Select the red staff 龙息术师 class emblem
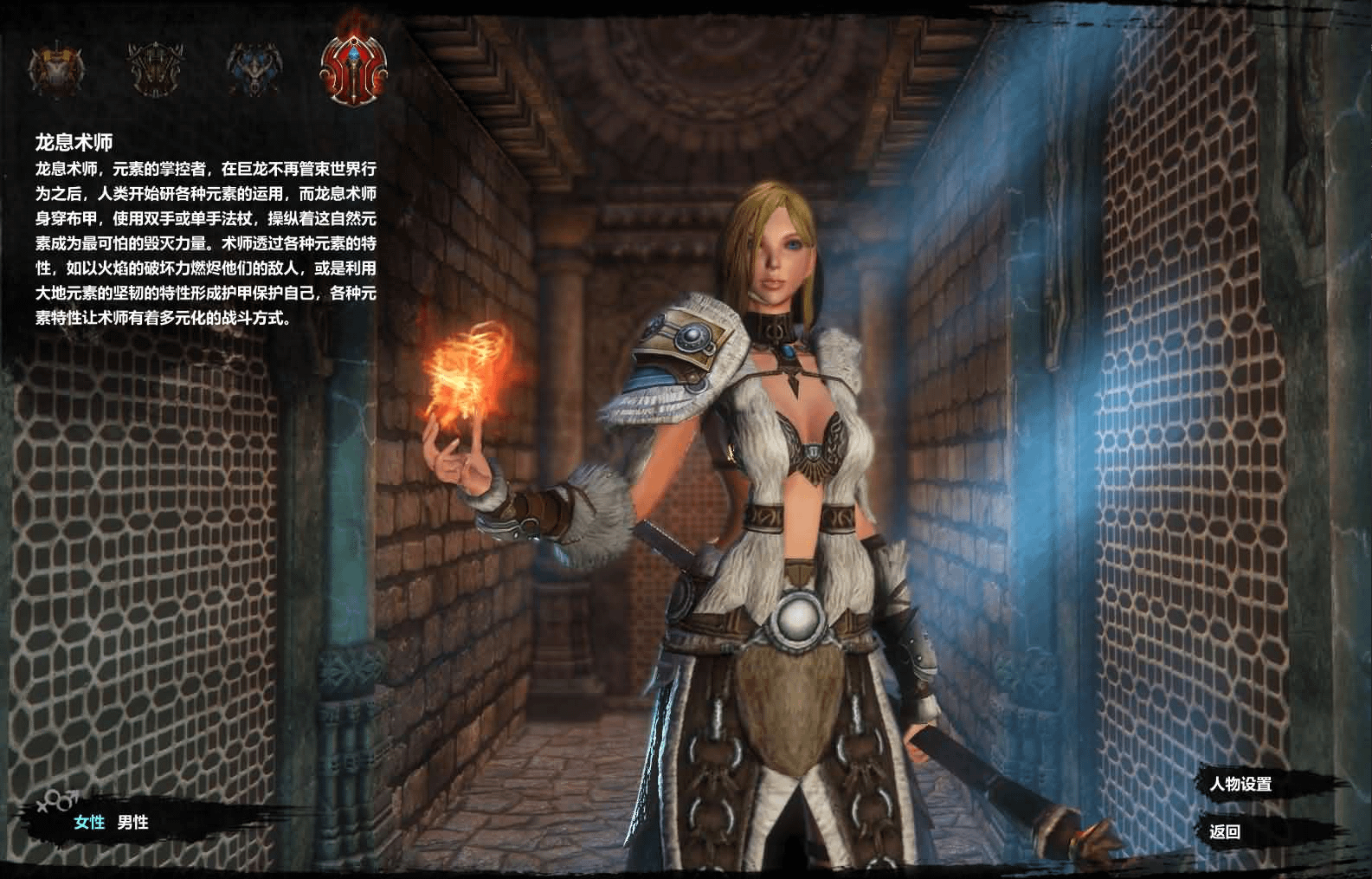The image size is (1372, 879). [x=353, y=68]
